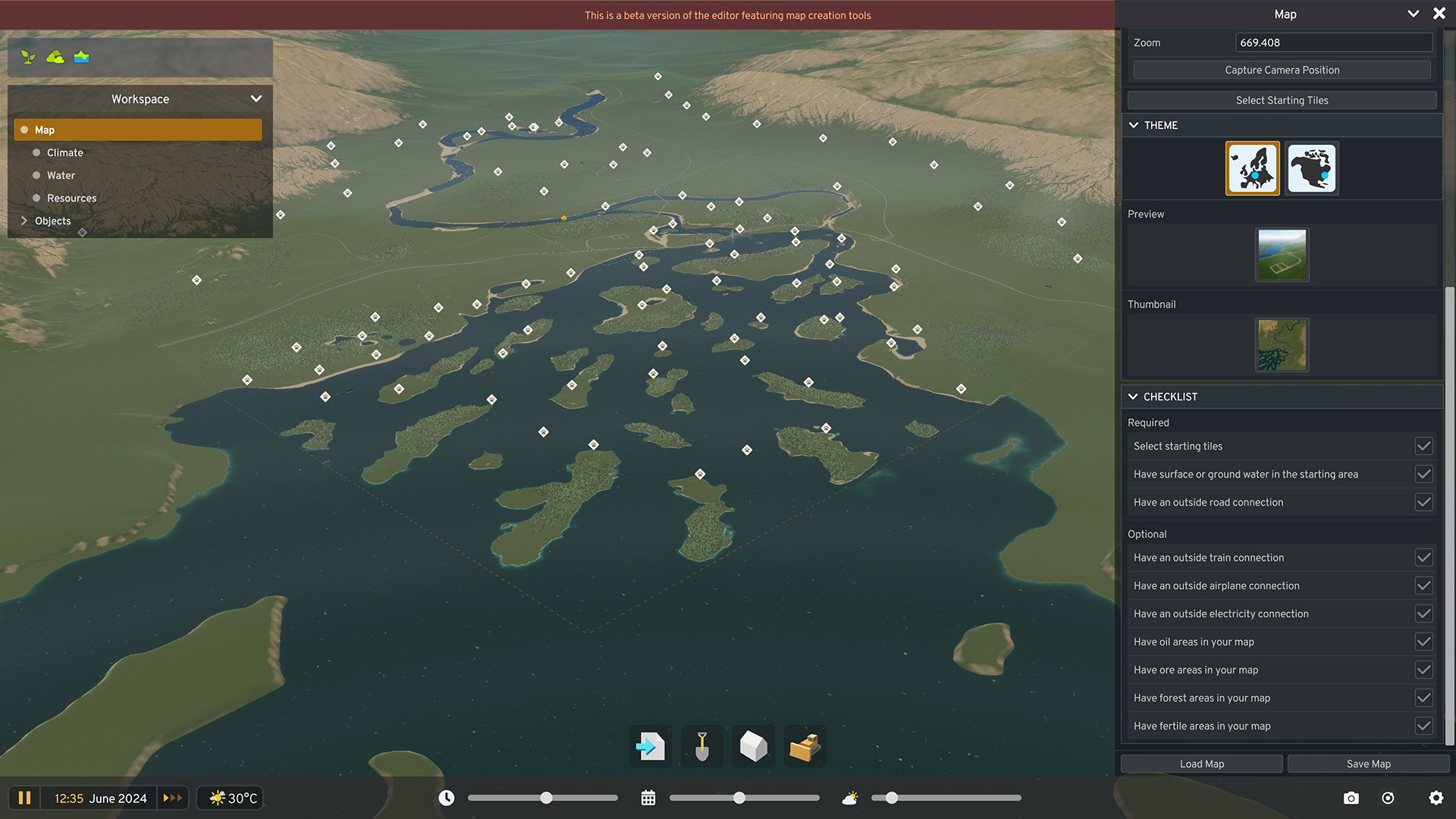Viewport: 1456px width, 819px height.
Task: Select the shovel terrain tool
Action: coord(701,746)
